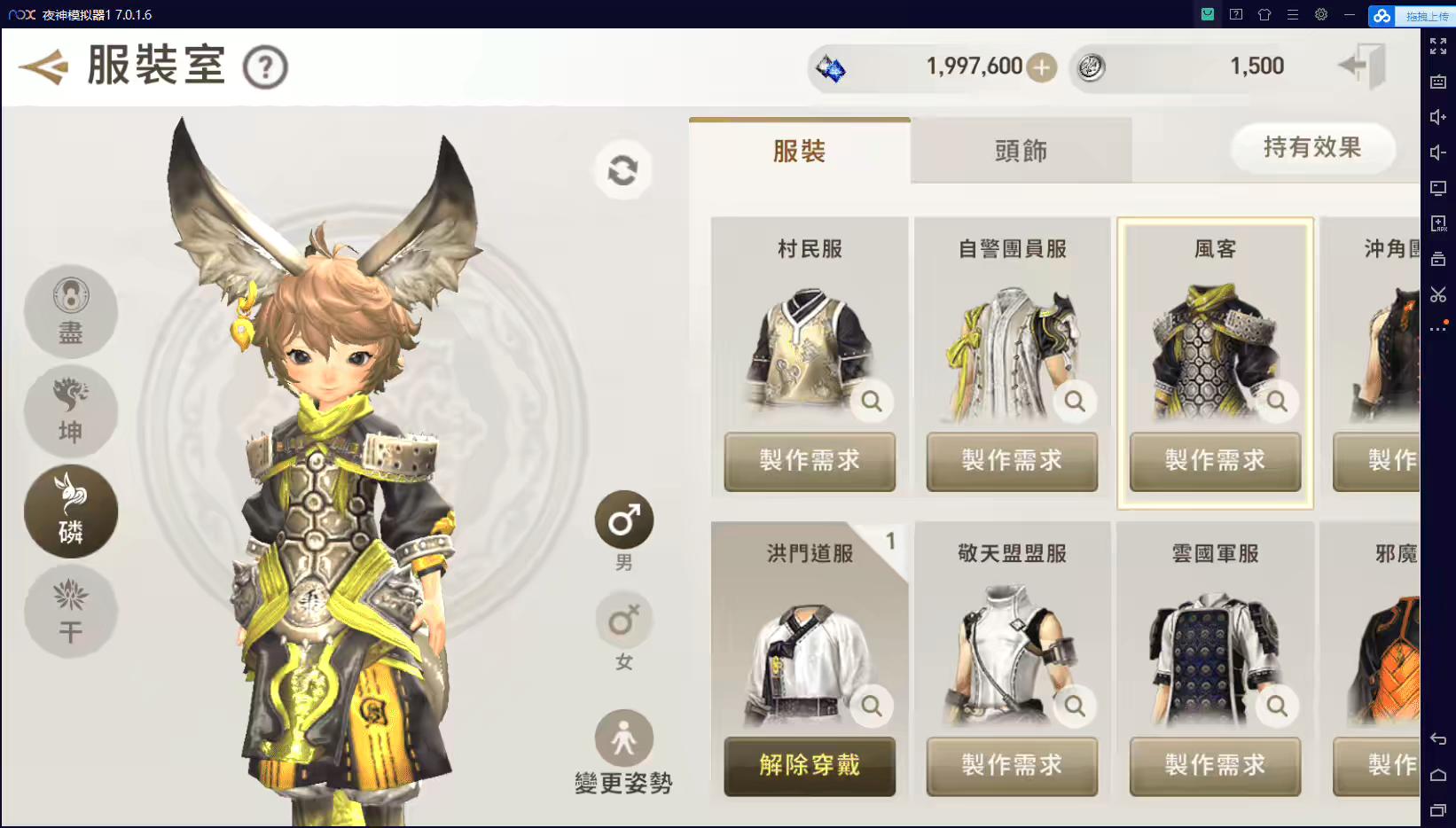This screenshot has width=1456, height=828.
Task: Click 製作需求 under 村民服 outfit
Action: click(809, 462)
